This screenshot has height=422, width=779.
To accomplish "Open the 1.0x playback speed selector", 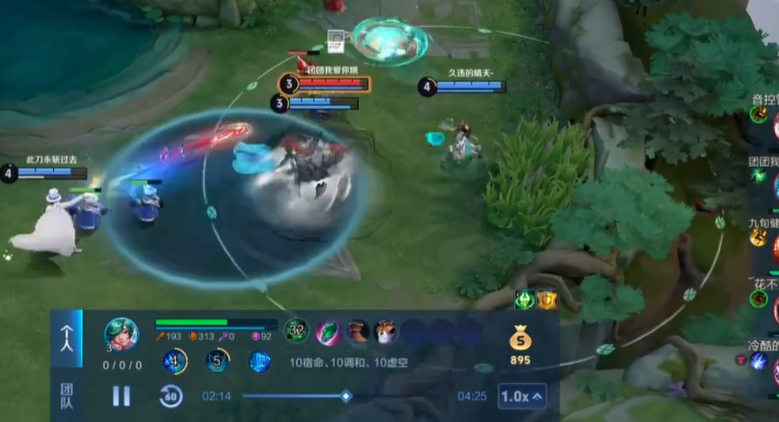I will tap(522, 396).
